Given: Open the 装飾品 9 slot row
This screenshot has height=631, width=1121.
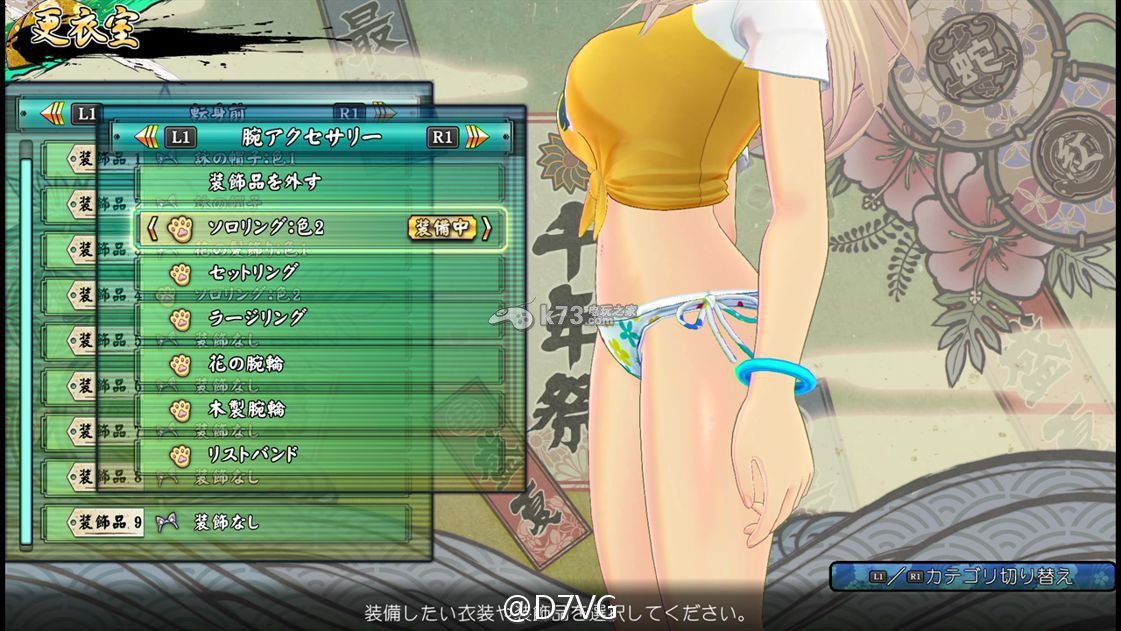Looking at the screenshot, I should [225, 522].
